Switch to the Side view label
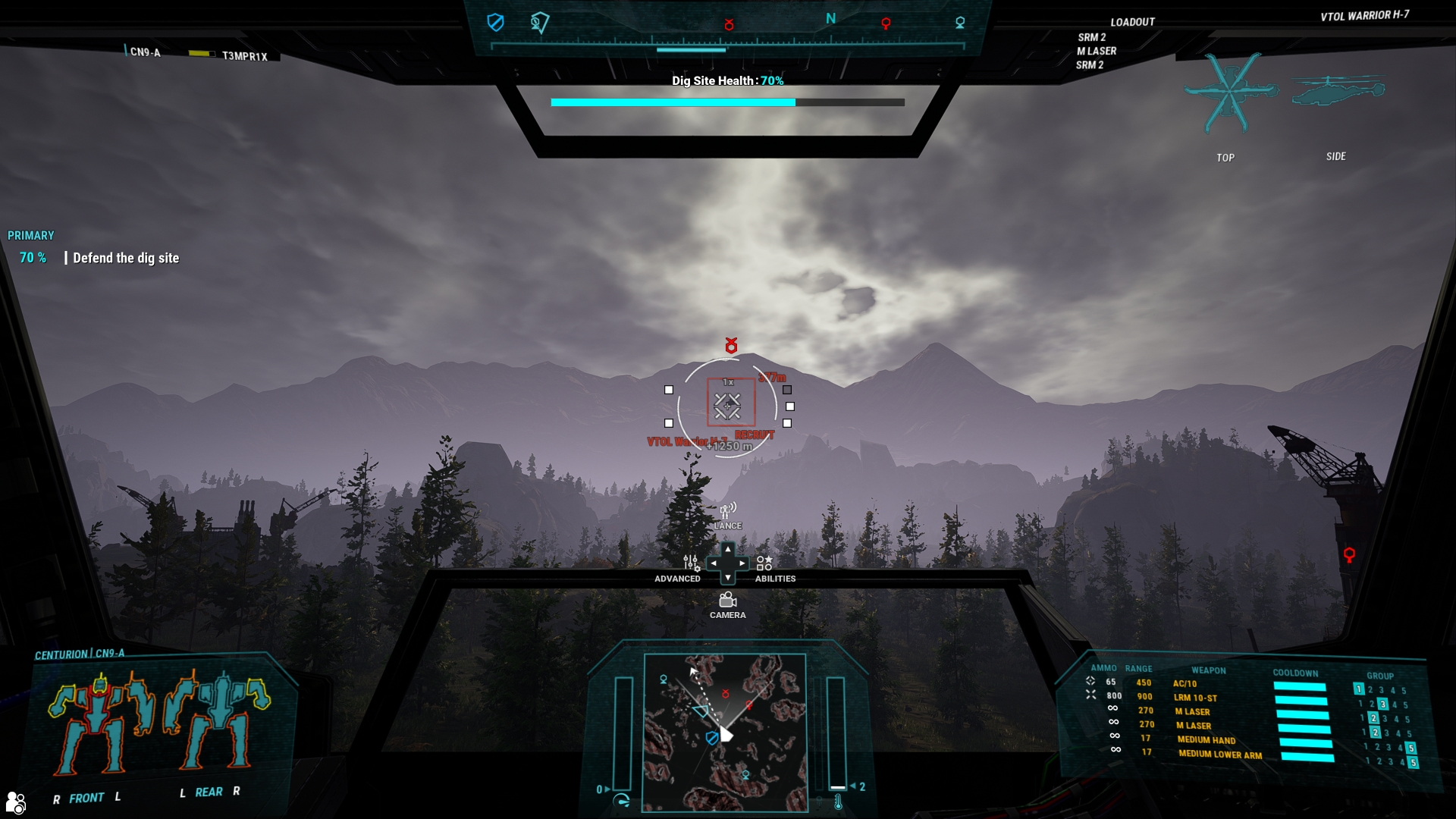Viewport: 1456px width, 819px height. [x=1337, y=156]
